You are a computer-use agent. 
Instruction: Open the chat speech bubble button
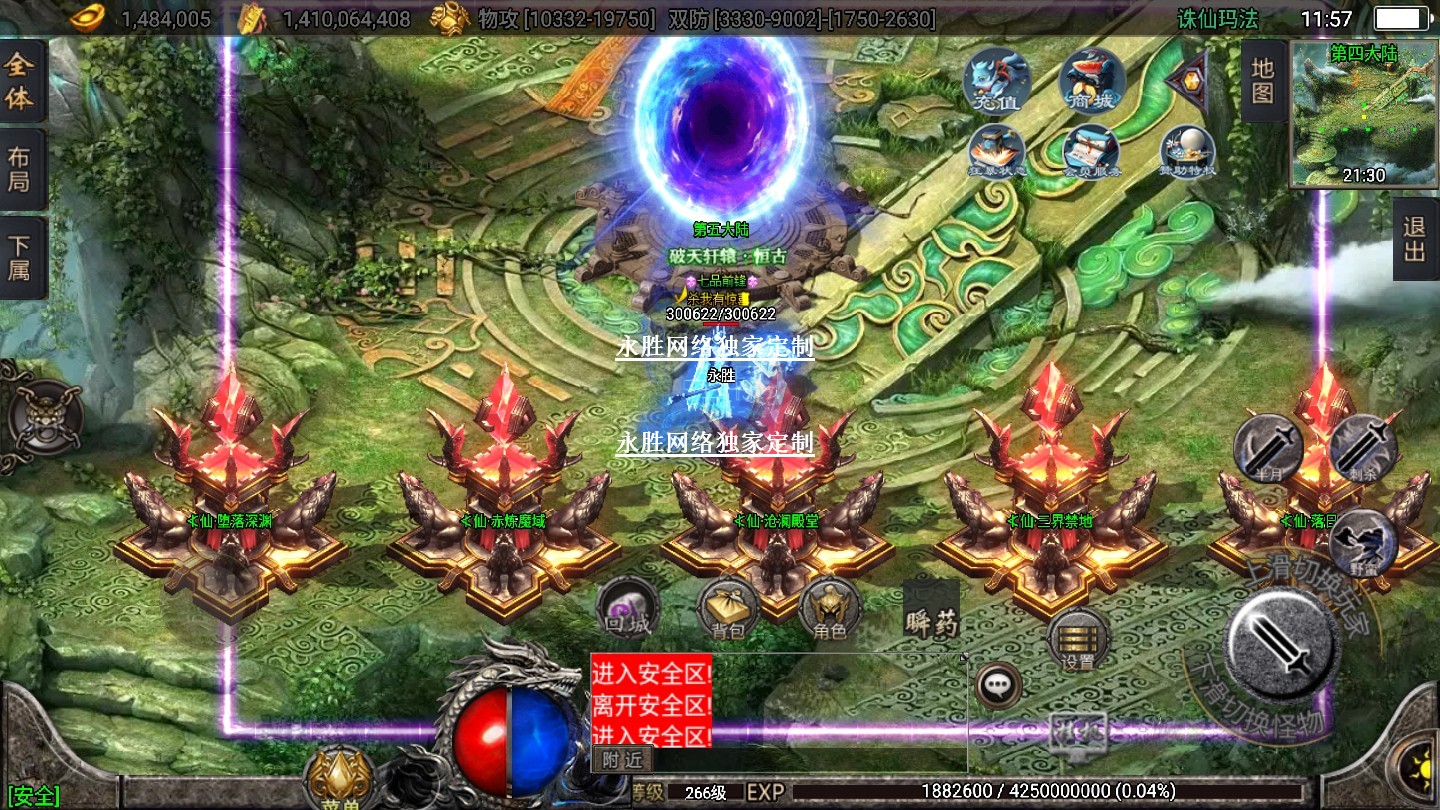coord(997,685)
